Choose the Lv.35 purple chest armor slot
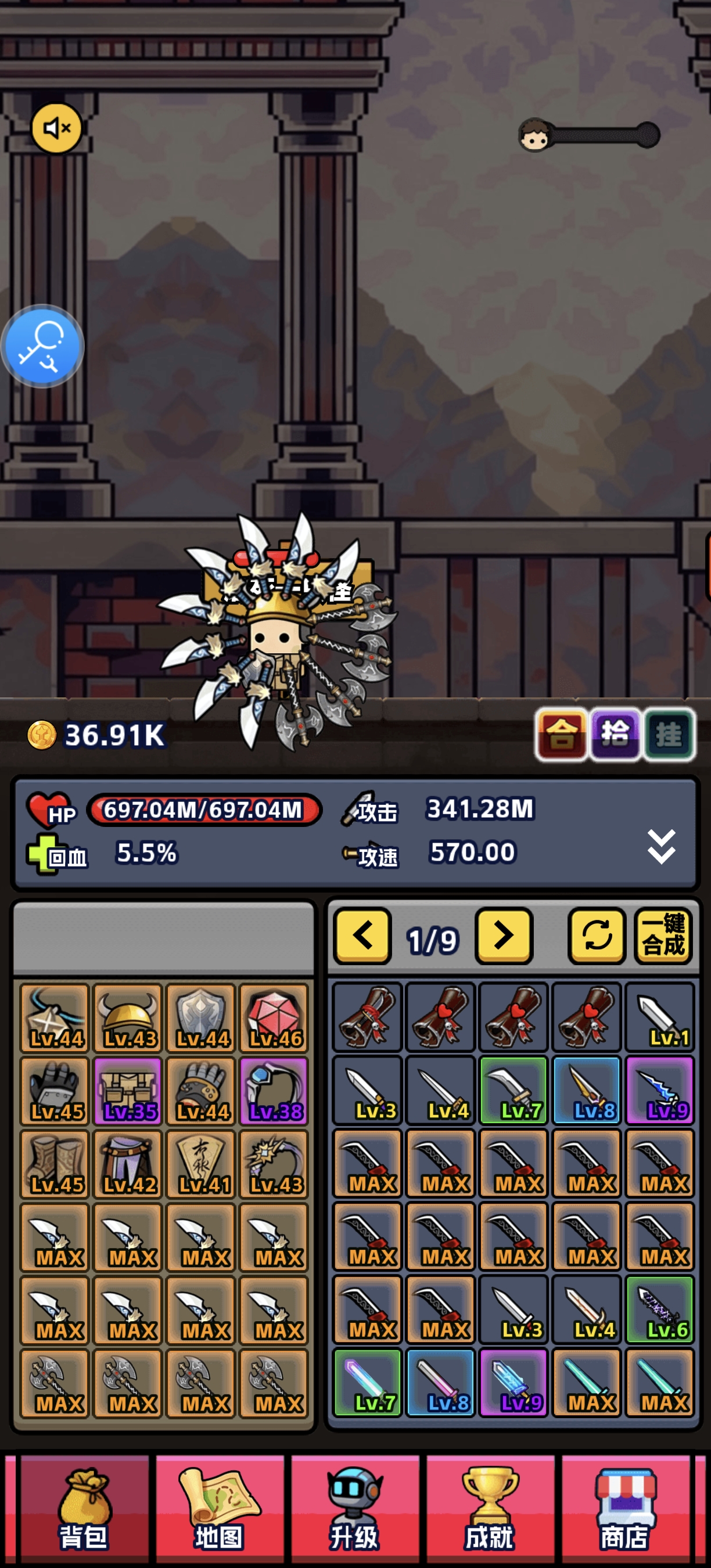The image size is (711, 1568). tap(128, 1091)
